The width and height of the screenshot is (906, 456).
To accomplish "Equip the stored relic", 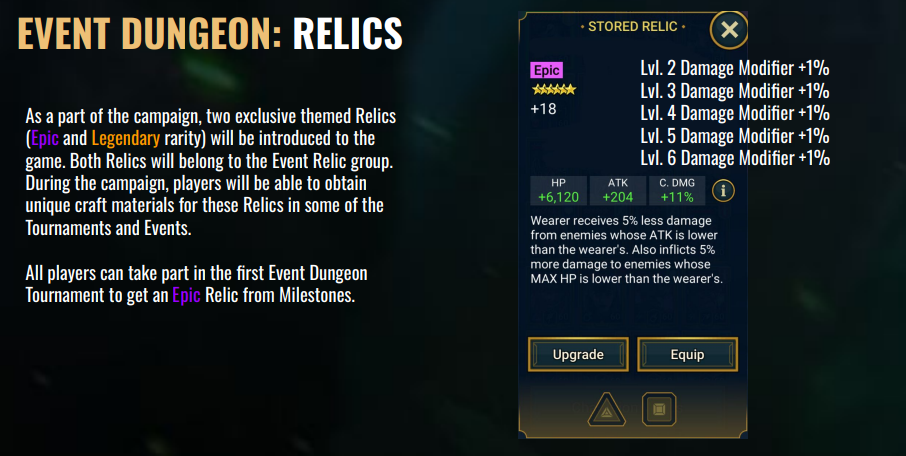I will (x=687, y=354).
